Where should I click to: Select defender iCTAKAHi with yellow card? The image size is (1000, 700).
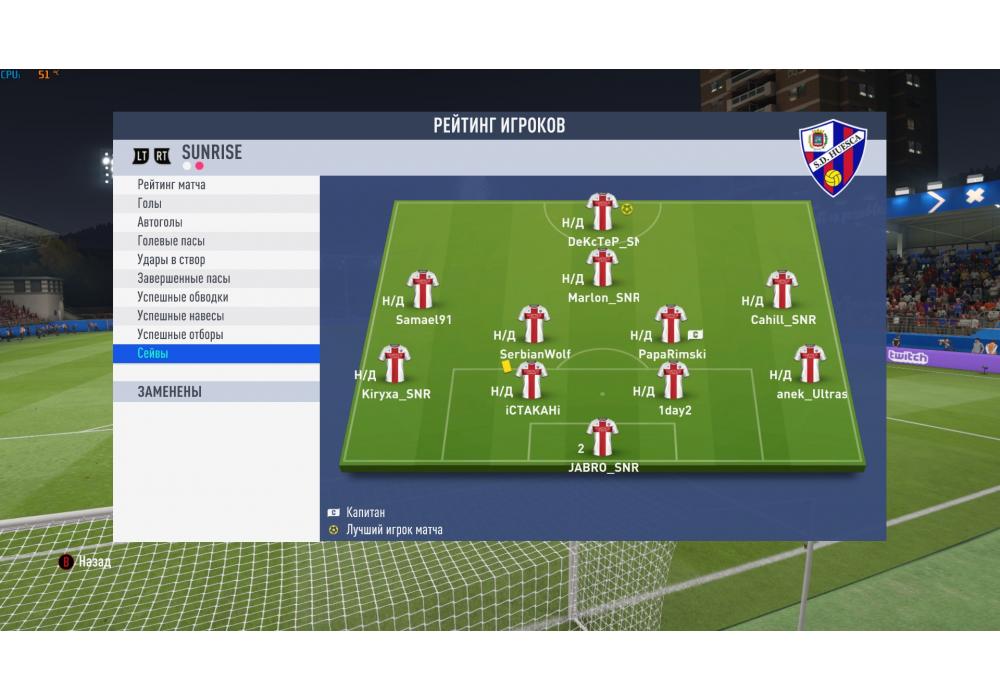pyautogui.click(x=532, y=380)
